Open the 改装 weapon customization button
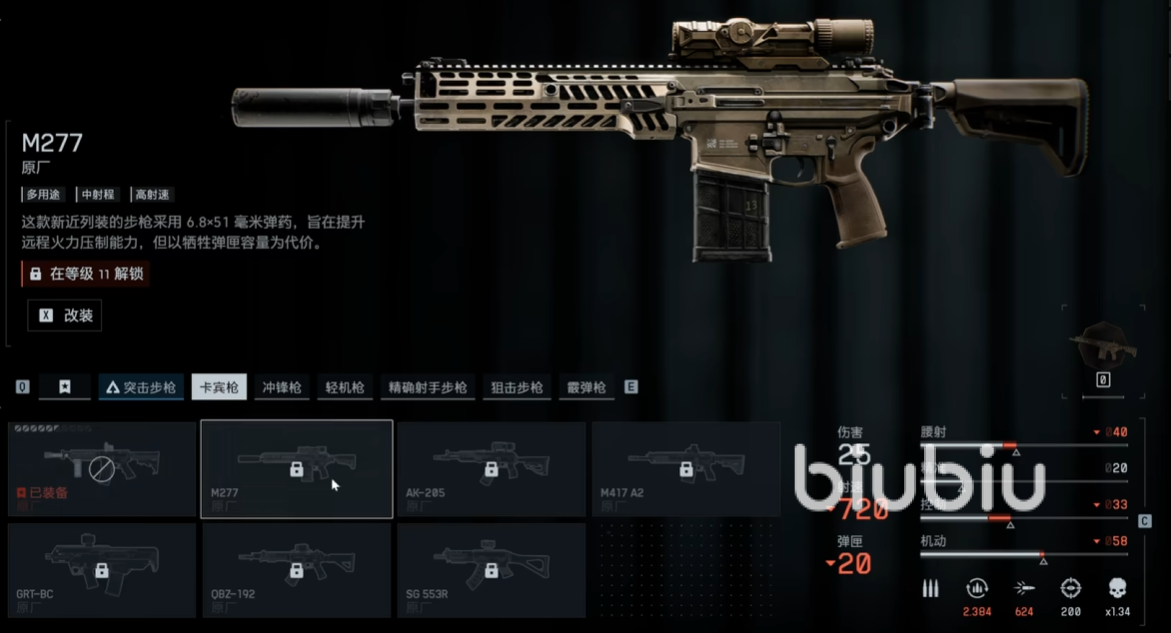This screenshot has width=1171, height=633. 65,315
